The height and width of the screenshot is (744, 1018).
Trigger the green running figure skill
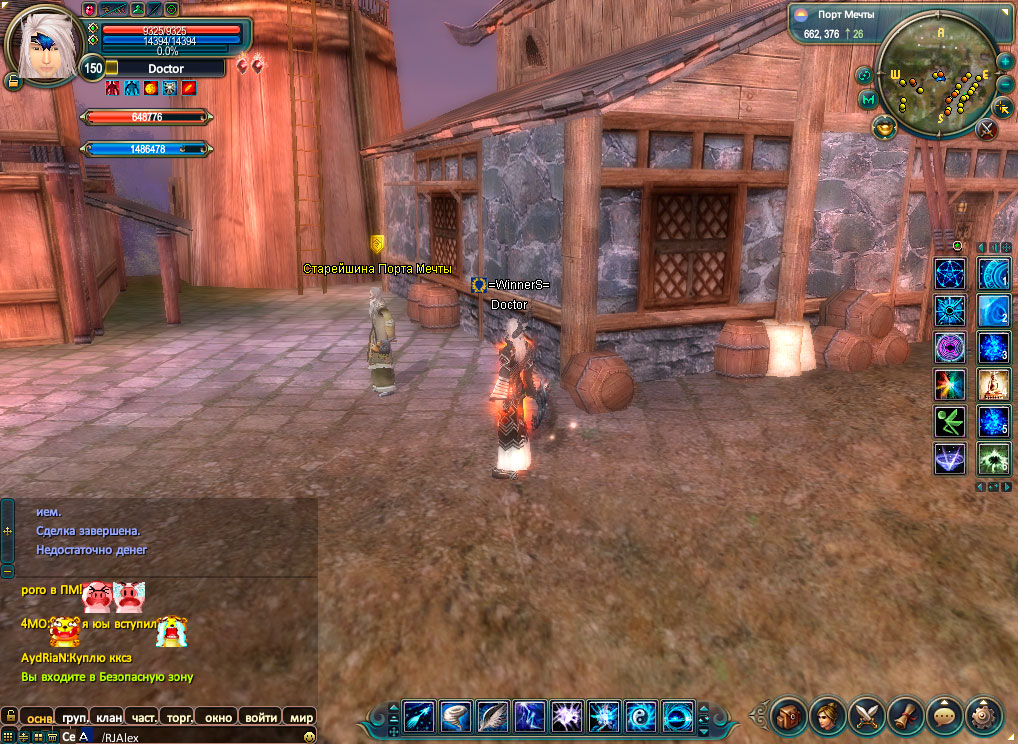point(949,421)
